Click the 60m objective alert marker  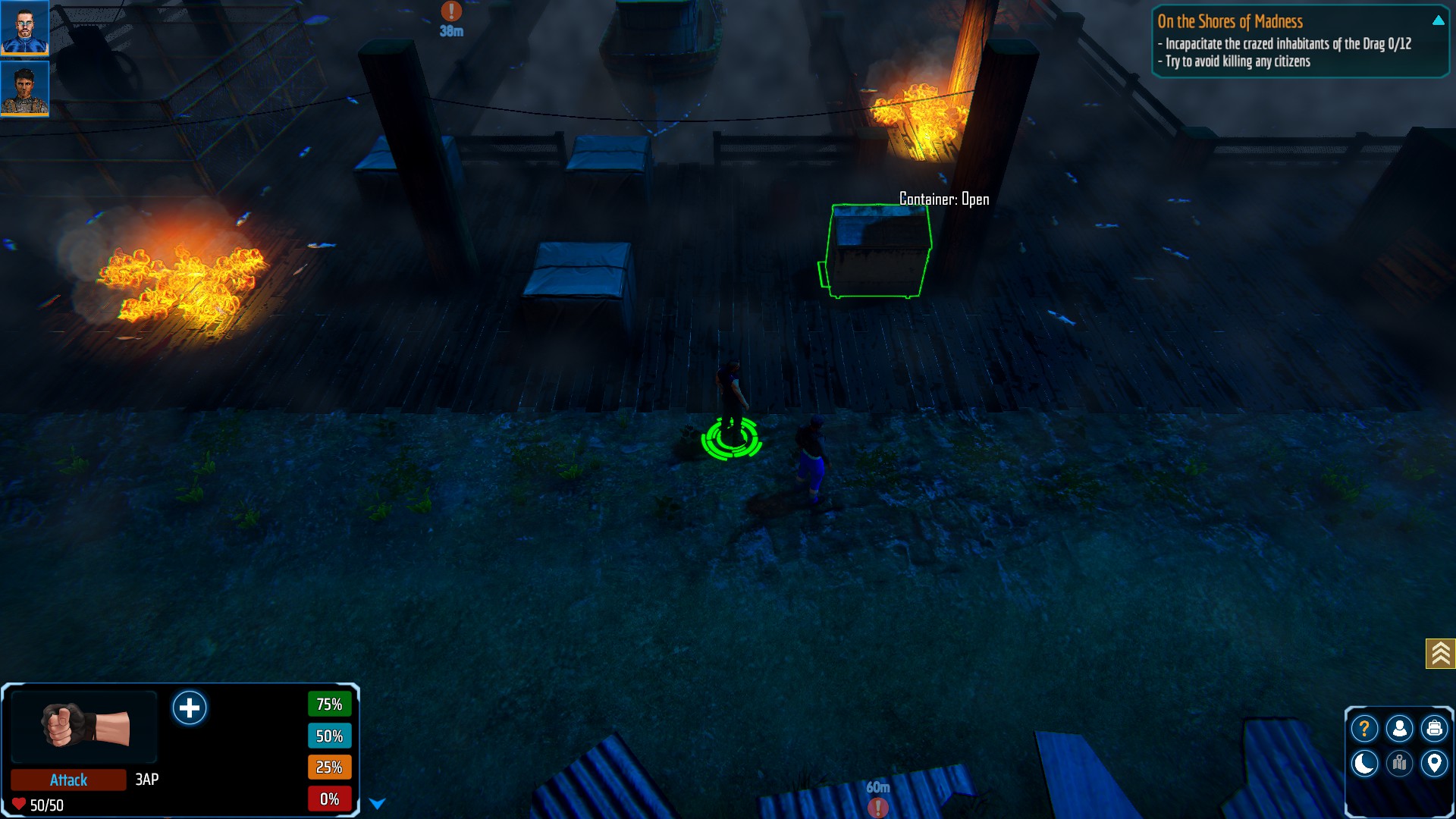click(x=877, y=807)
